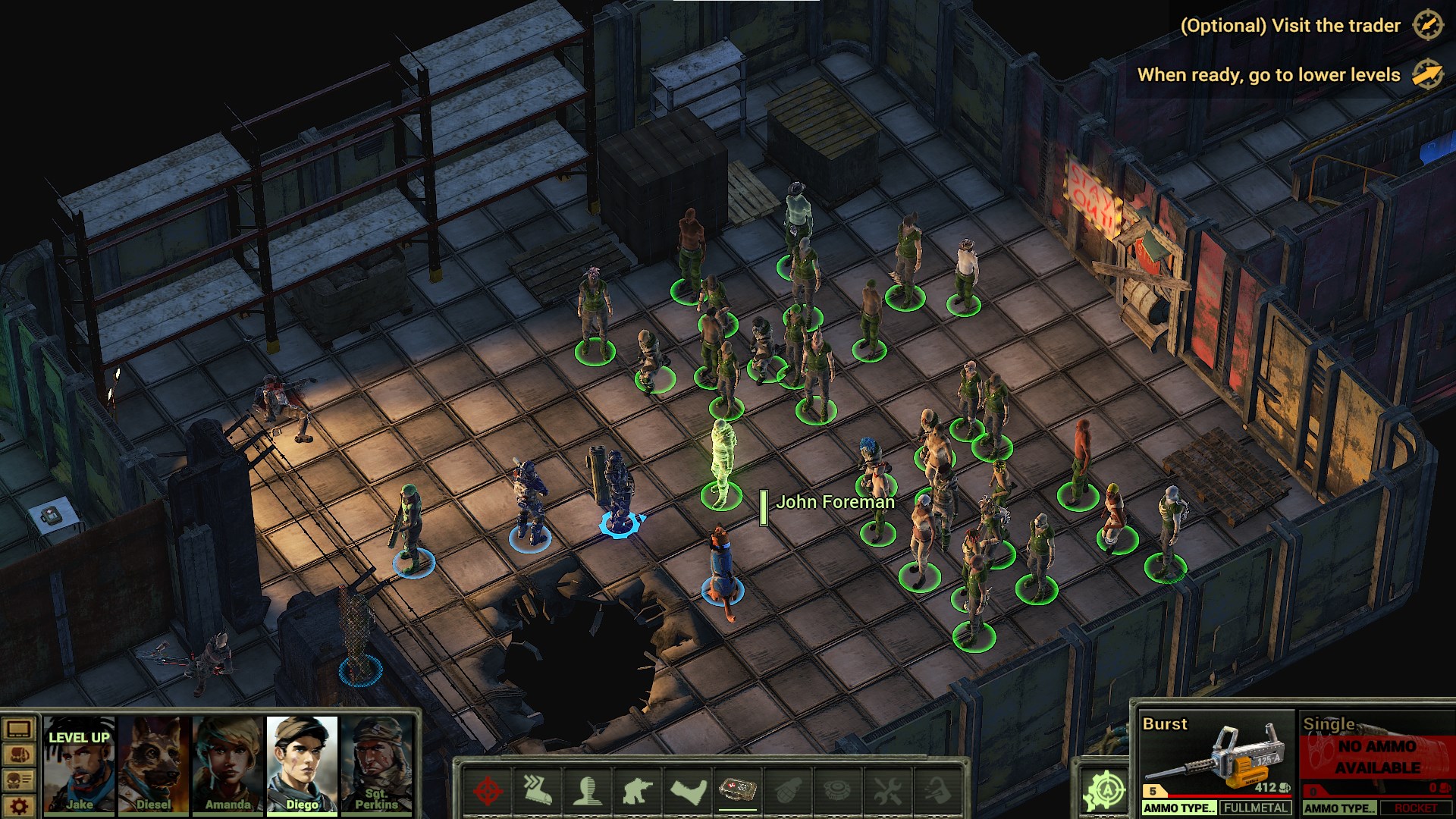1456x819 pixels.
Task: Open the backpack inventory button
Action: coord(19,755)
